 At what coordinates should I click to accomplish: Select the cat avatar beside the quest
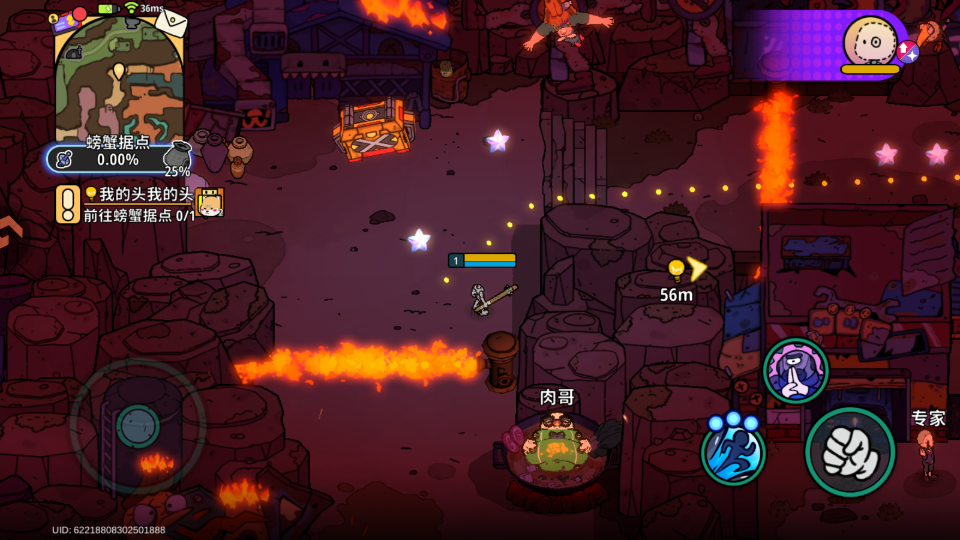(209, 203)
